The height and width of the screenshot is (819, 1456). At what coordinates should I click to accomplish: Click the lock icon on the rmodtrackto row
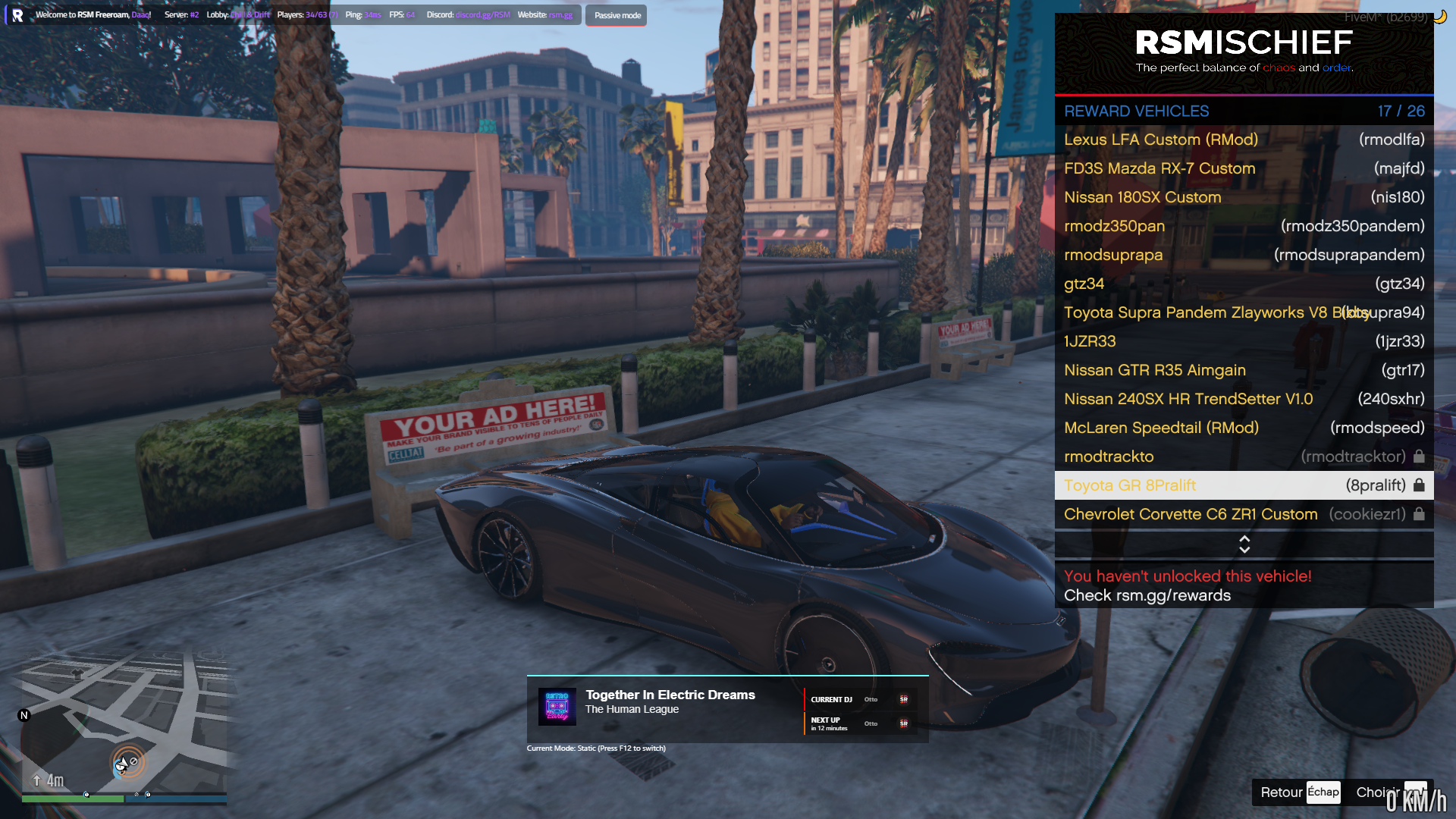(x=1418, y=456)
